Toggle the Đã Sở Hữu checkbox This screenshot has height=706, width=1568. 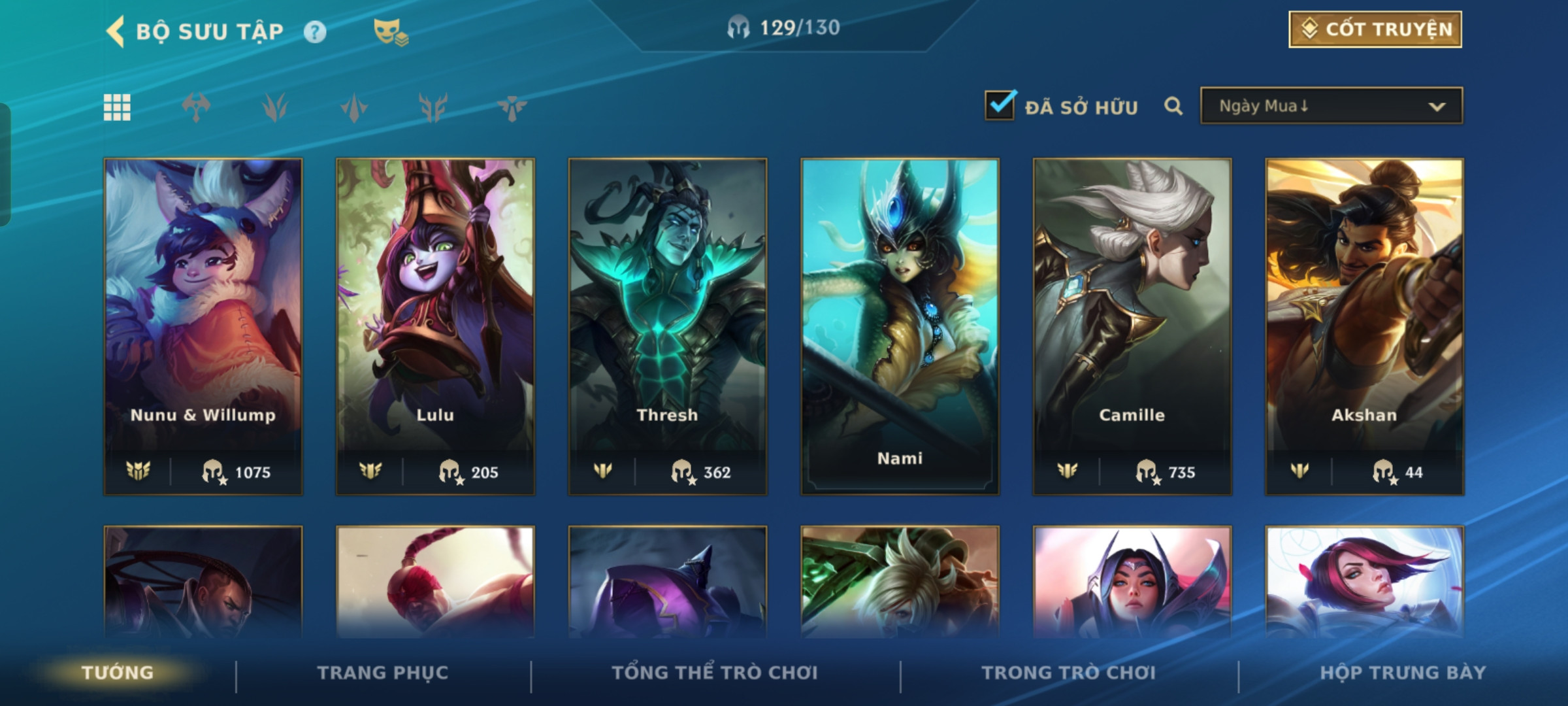(1000, 105)
